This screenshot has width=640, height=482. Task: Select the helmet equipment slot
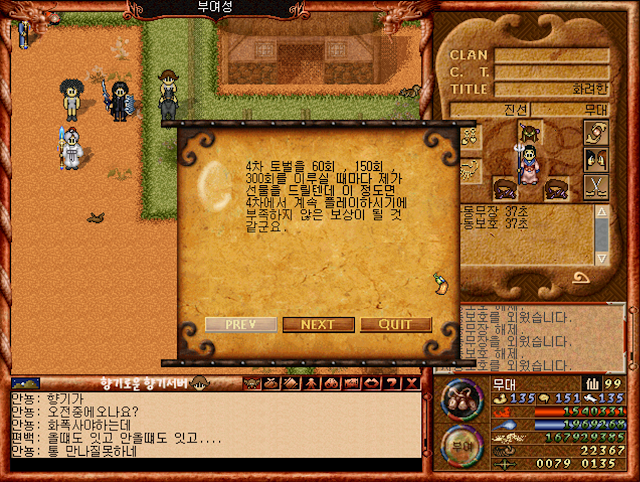(x=529, y=131)
